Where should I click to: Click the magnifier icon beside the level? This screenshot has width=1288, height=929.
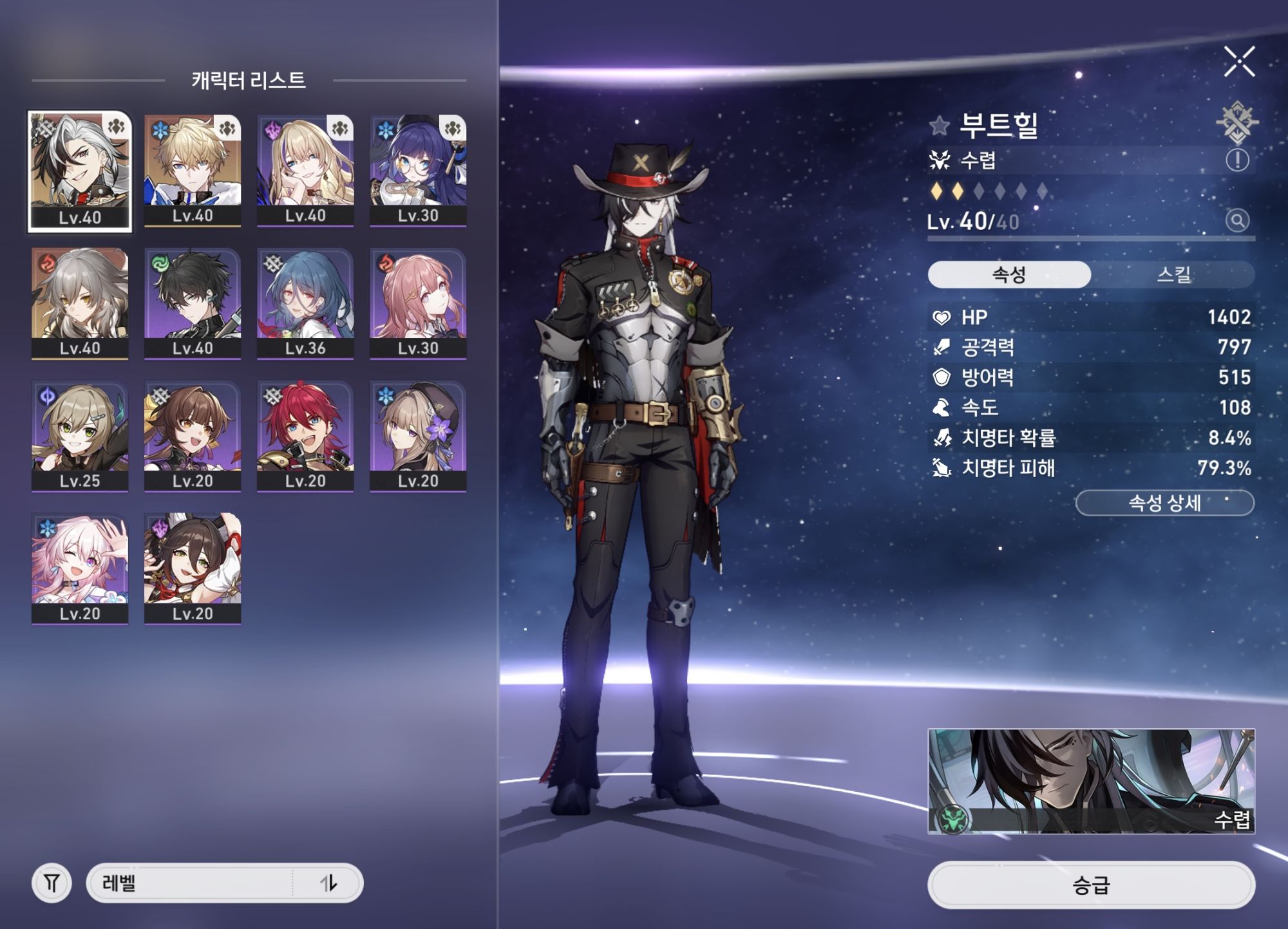click(1236, 221)
